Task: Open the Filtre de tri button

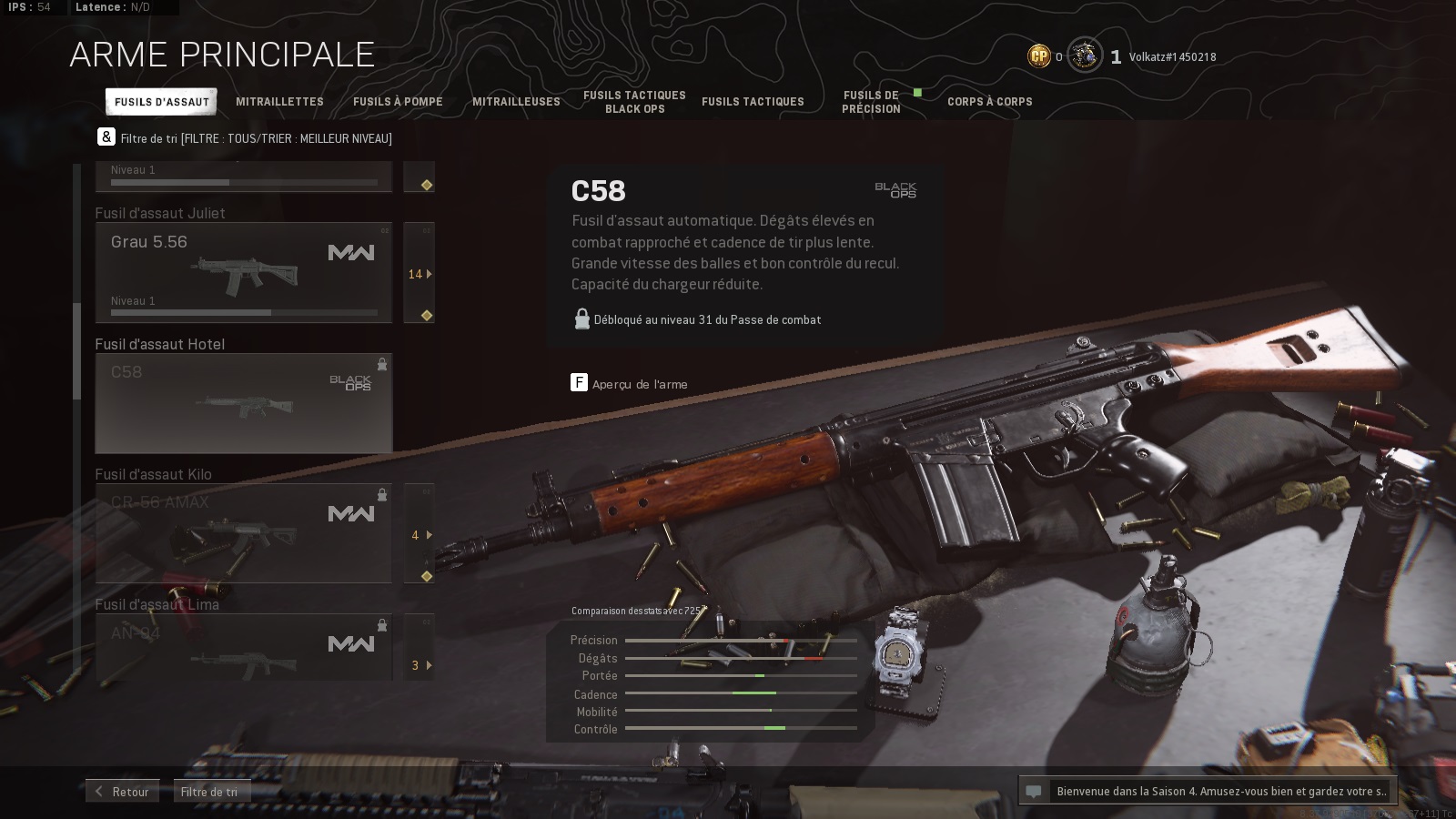Action: (211, 792)
